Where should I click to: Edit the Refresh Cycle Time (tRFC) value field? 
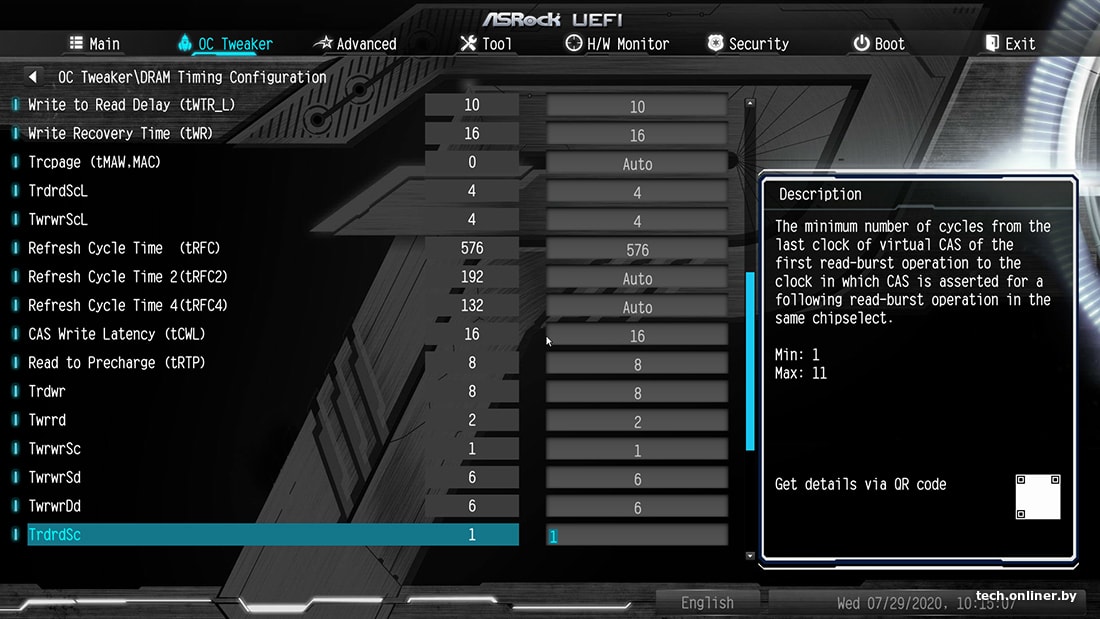tap(637, 250)
